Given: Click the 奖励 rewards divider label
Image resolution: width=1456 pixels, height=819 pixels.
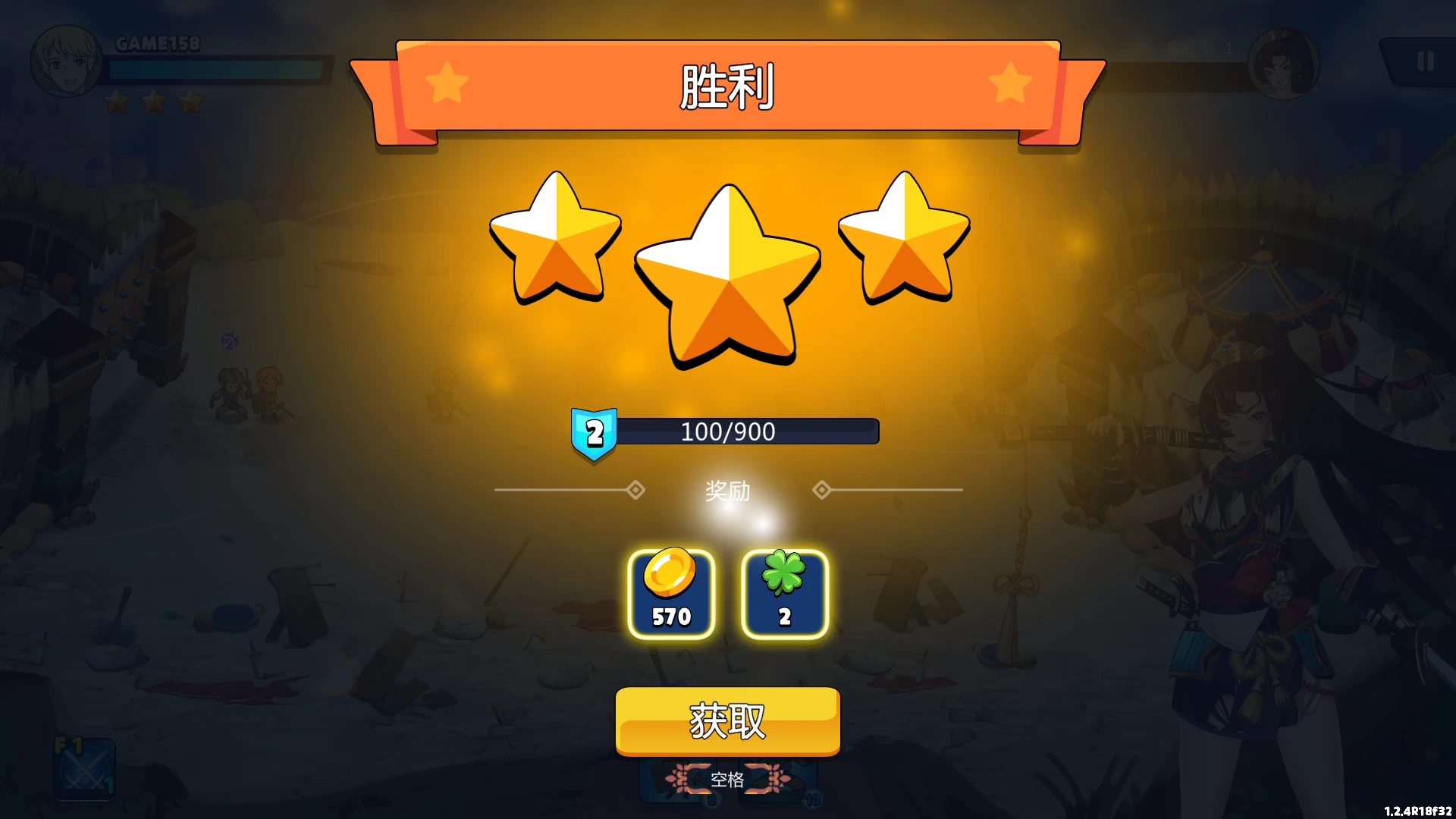Looking at the screenshot, I should point(726,491).
